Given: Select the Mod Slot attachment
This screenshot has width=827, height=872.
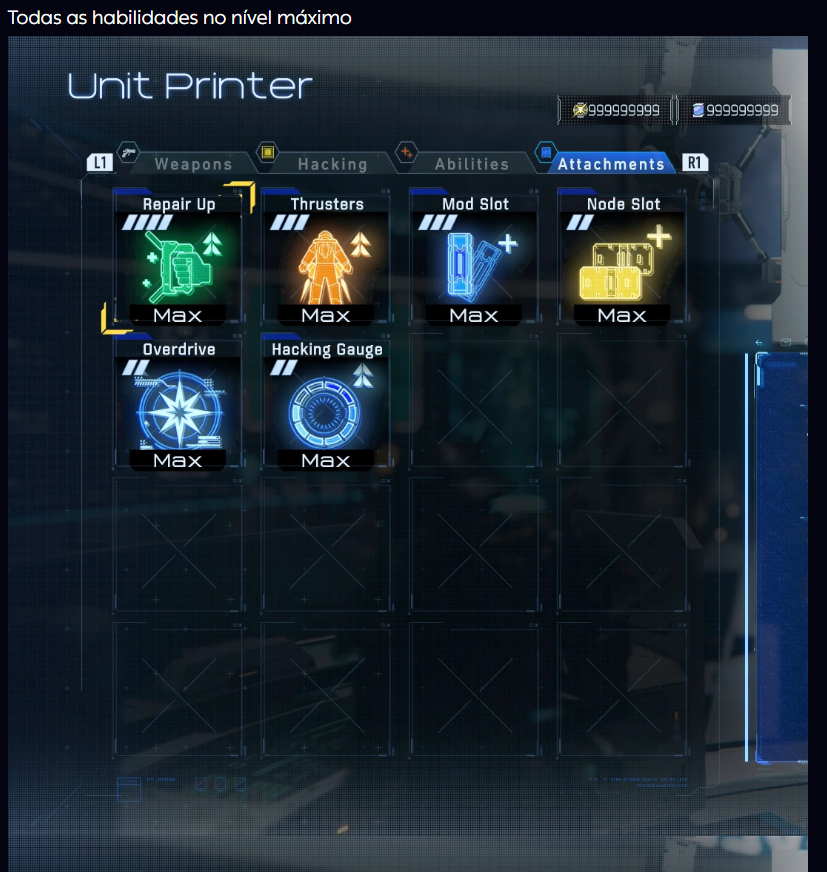Looking at the screenshot, I should [x=474, y=259].
